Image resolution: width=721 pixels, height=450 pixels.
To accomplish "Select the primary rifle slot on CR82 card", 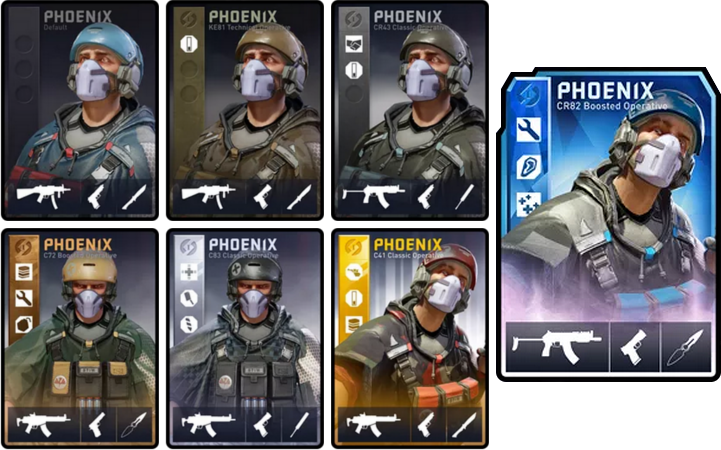I will click(x=556, y=347).
